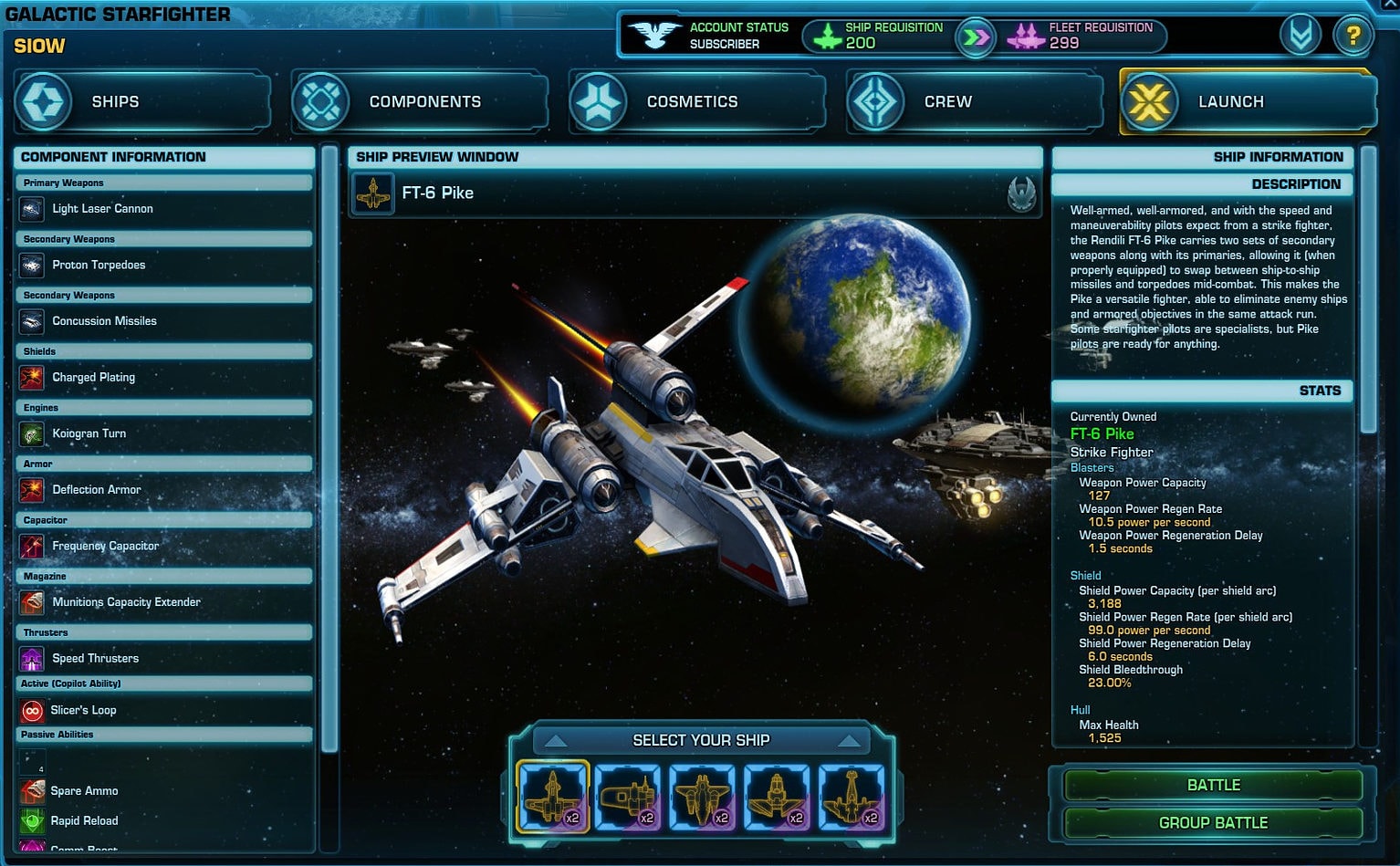This screenshot has height=866, width=1400.
Task: Open the Slicer's Loop copilot ability icon
Action: click(31, 710)
